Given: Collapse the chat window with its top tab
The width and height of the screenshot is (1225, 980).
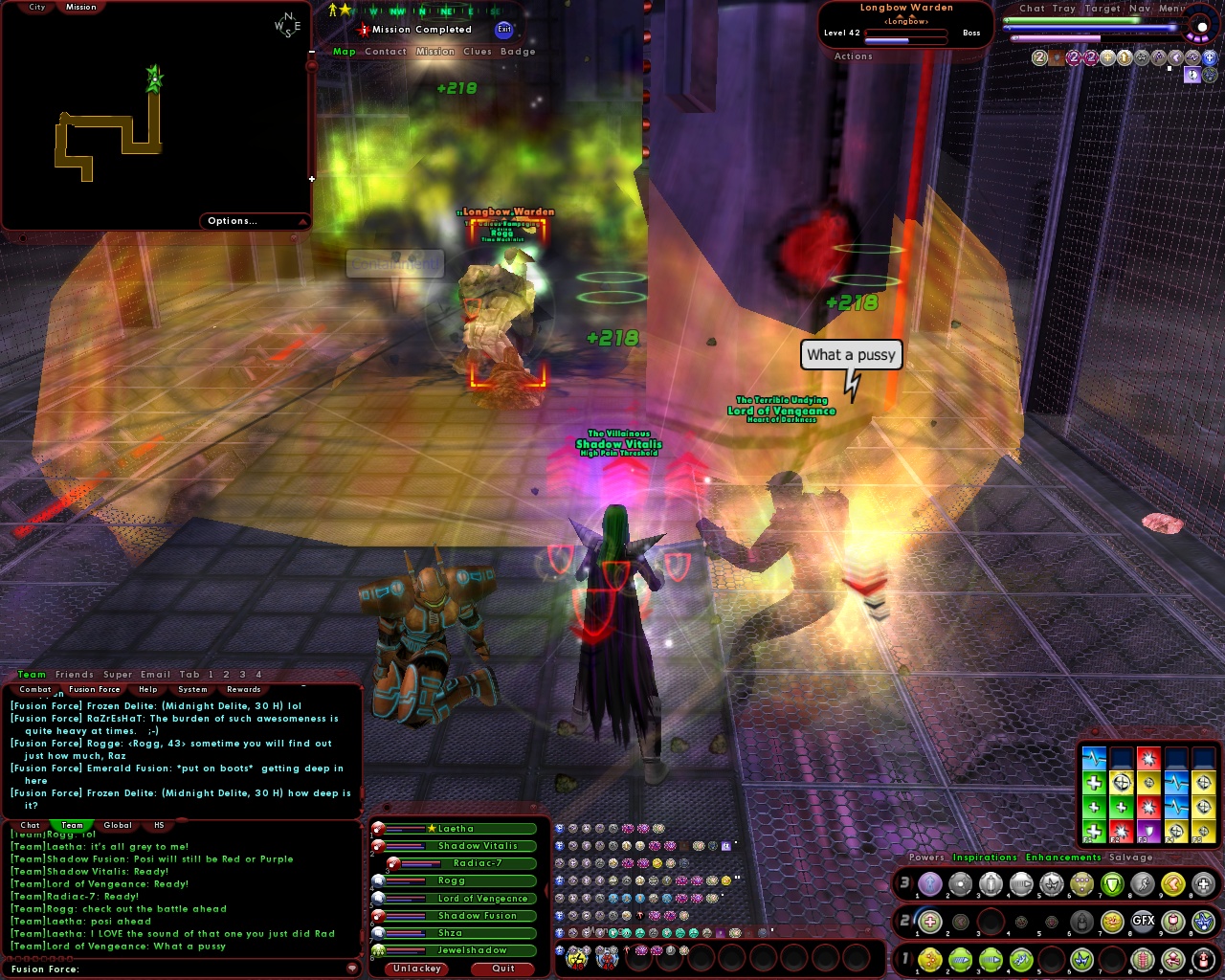Looking at the screenshot, I should 340,674.
